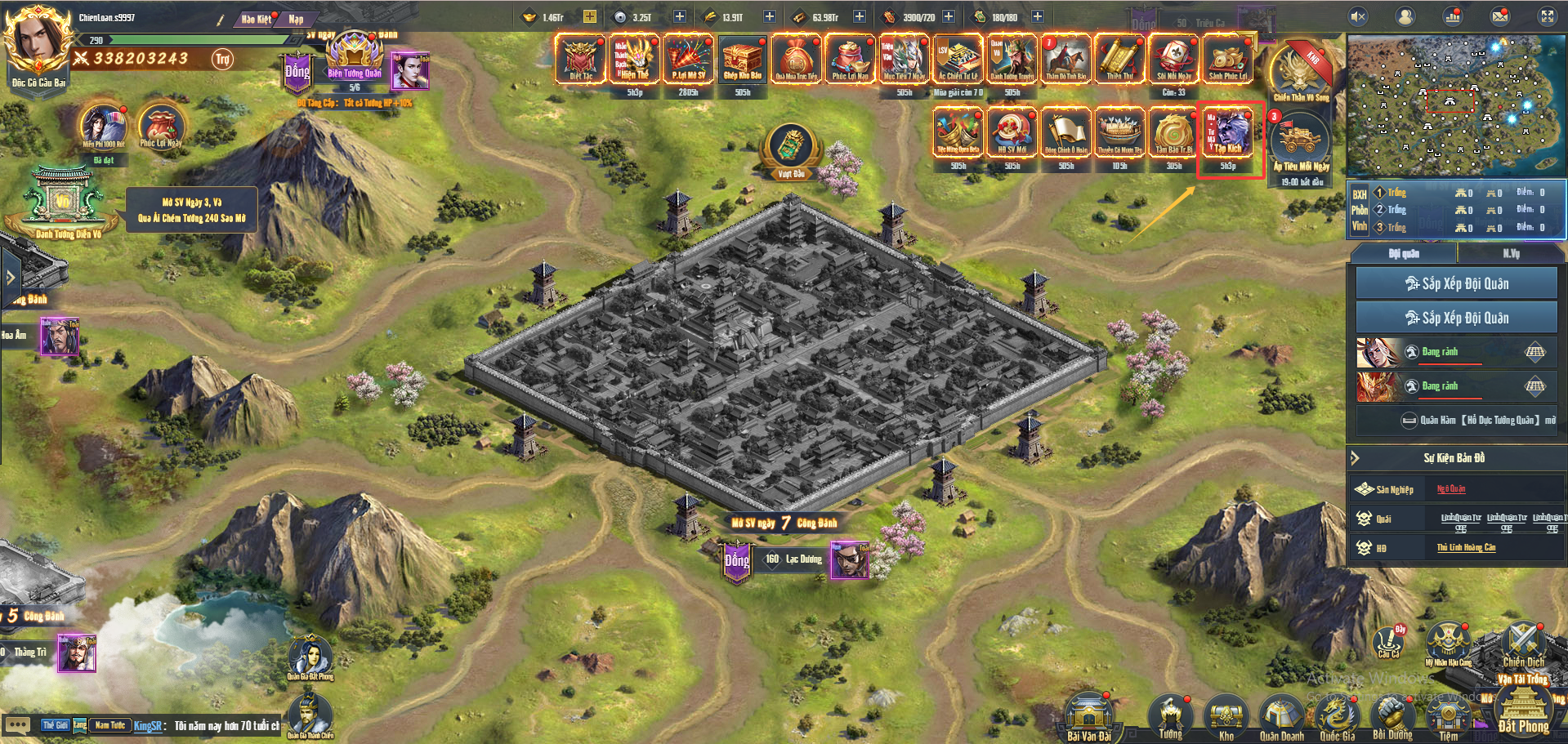Open the Diệt Tặc event icon
The height and width of the screenshot is (744, 1568).
[x=581, y=60]
